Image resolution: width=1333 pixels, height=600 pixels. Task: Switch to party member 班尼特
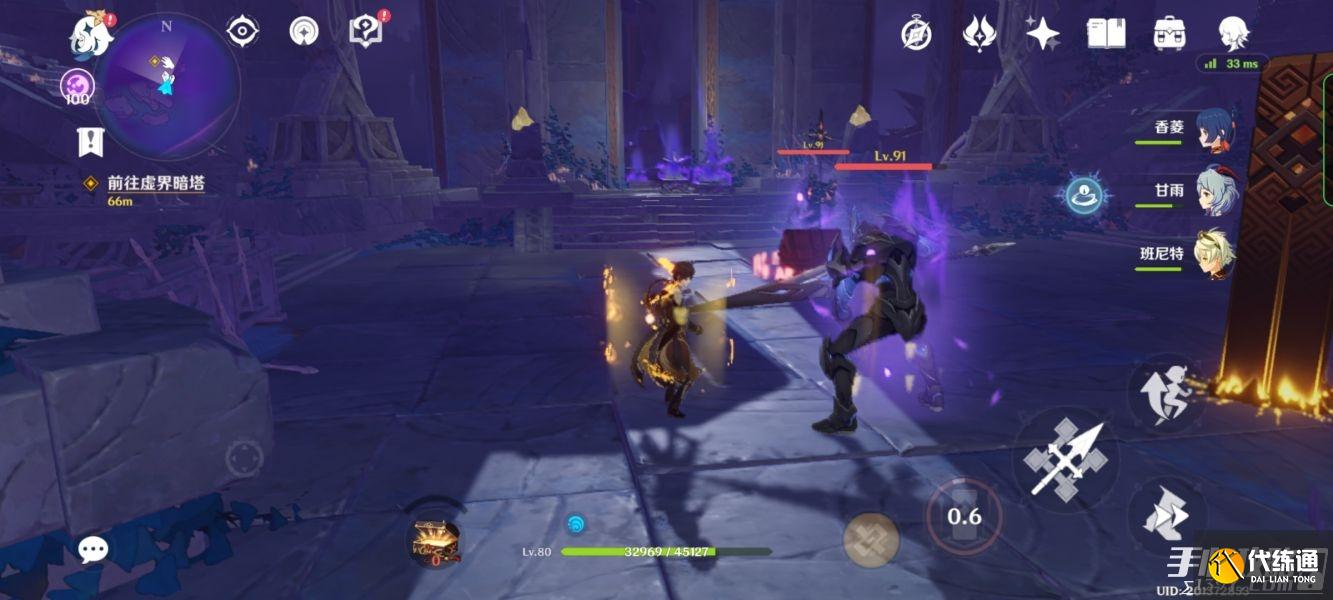[x=1215, y=254]
